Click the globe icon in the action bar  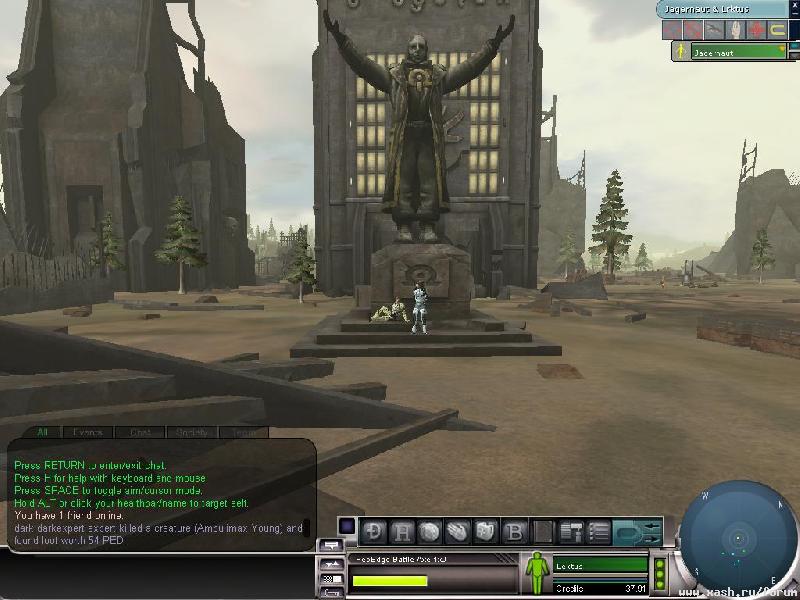pos(431,531)
